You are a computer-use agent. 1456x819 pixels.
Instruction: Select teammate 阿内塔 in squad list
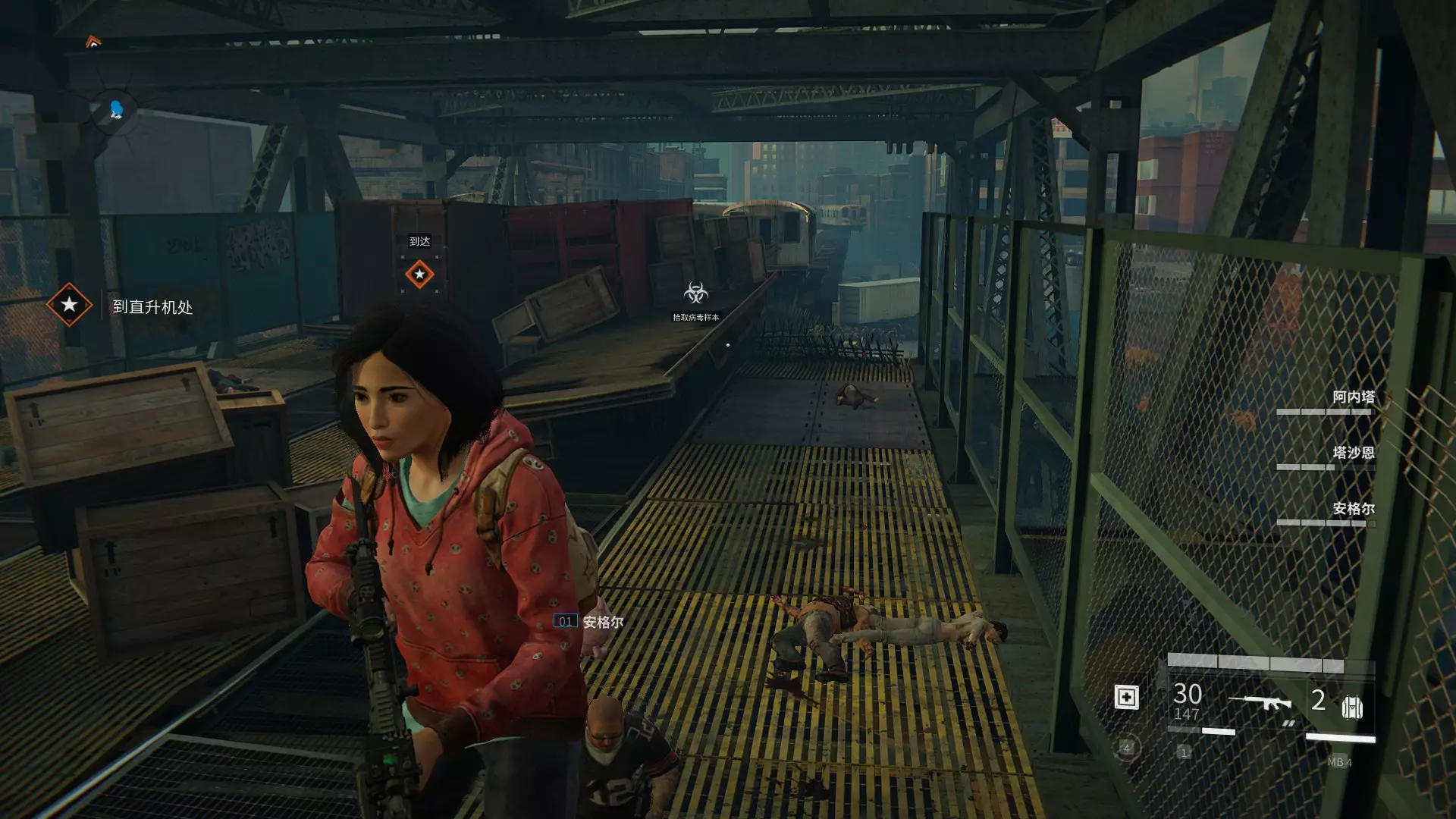point(1353,397)
